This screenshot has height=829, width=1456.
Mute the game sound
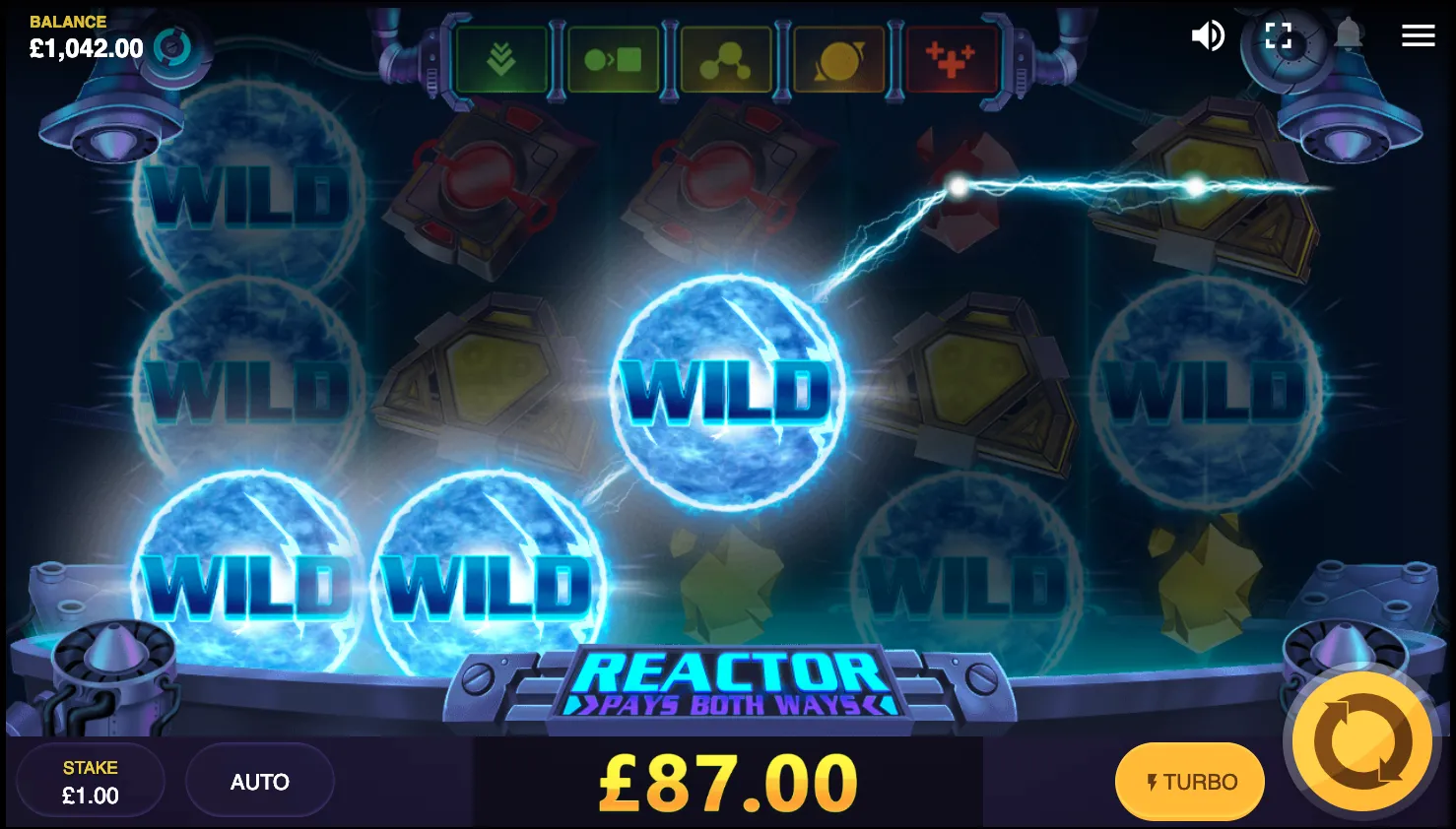1208,35
